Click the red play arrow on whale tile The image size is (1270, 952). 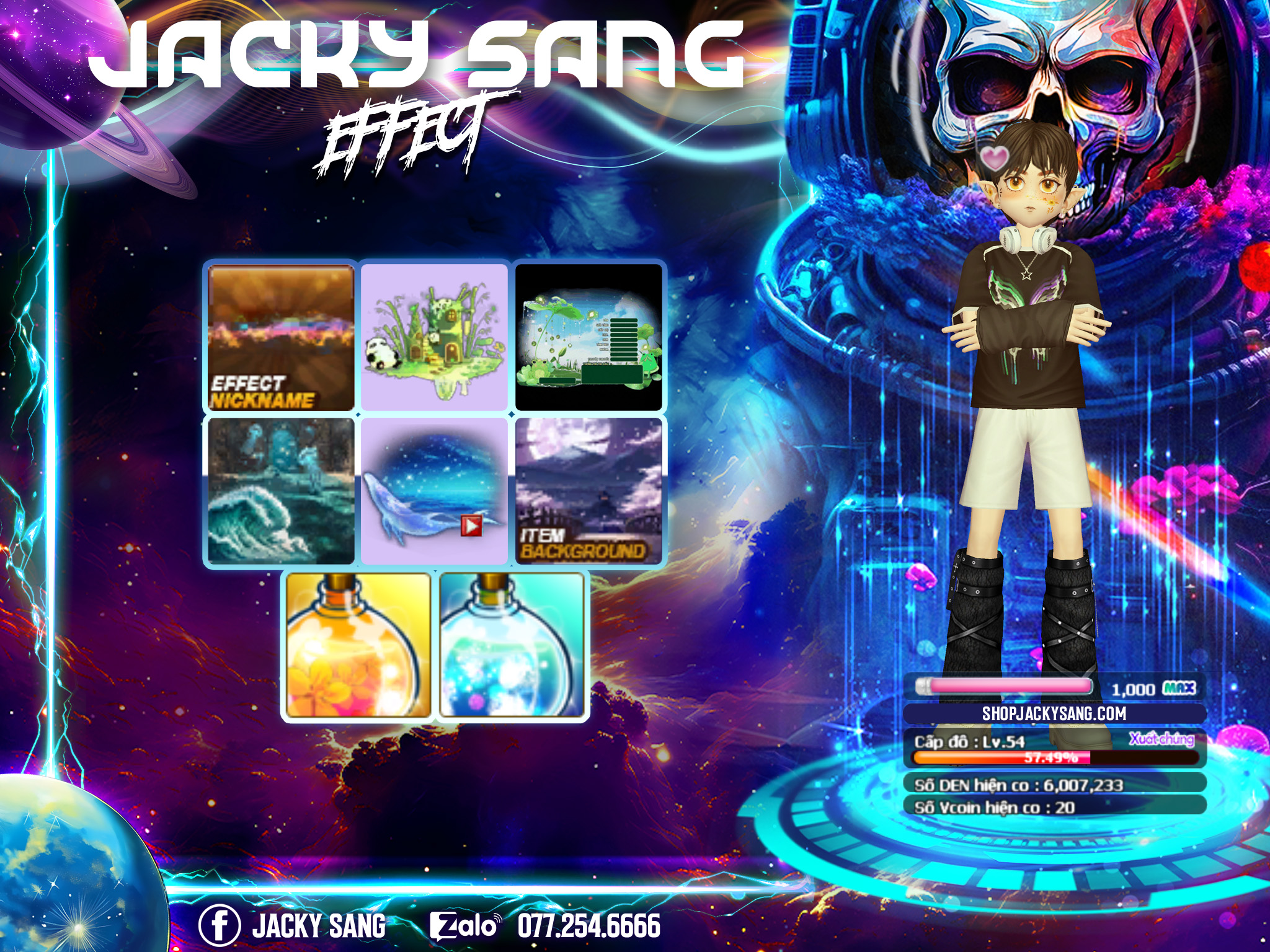pyautogui.click(x=471, y=526)
